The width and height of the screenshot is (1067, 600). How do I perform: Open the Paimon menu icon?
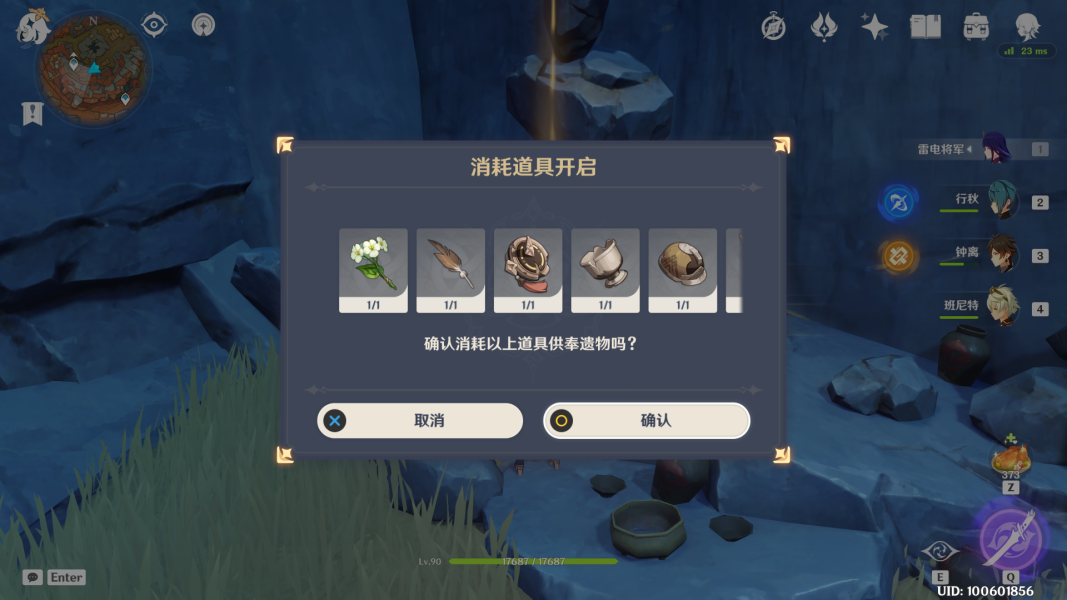pos(32,27)
